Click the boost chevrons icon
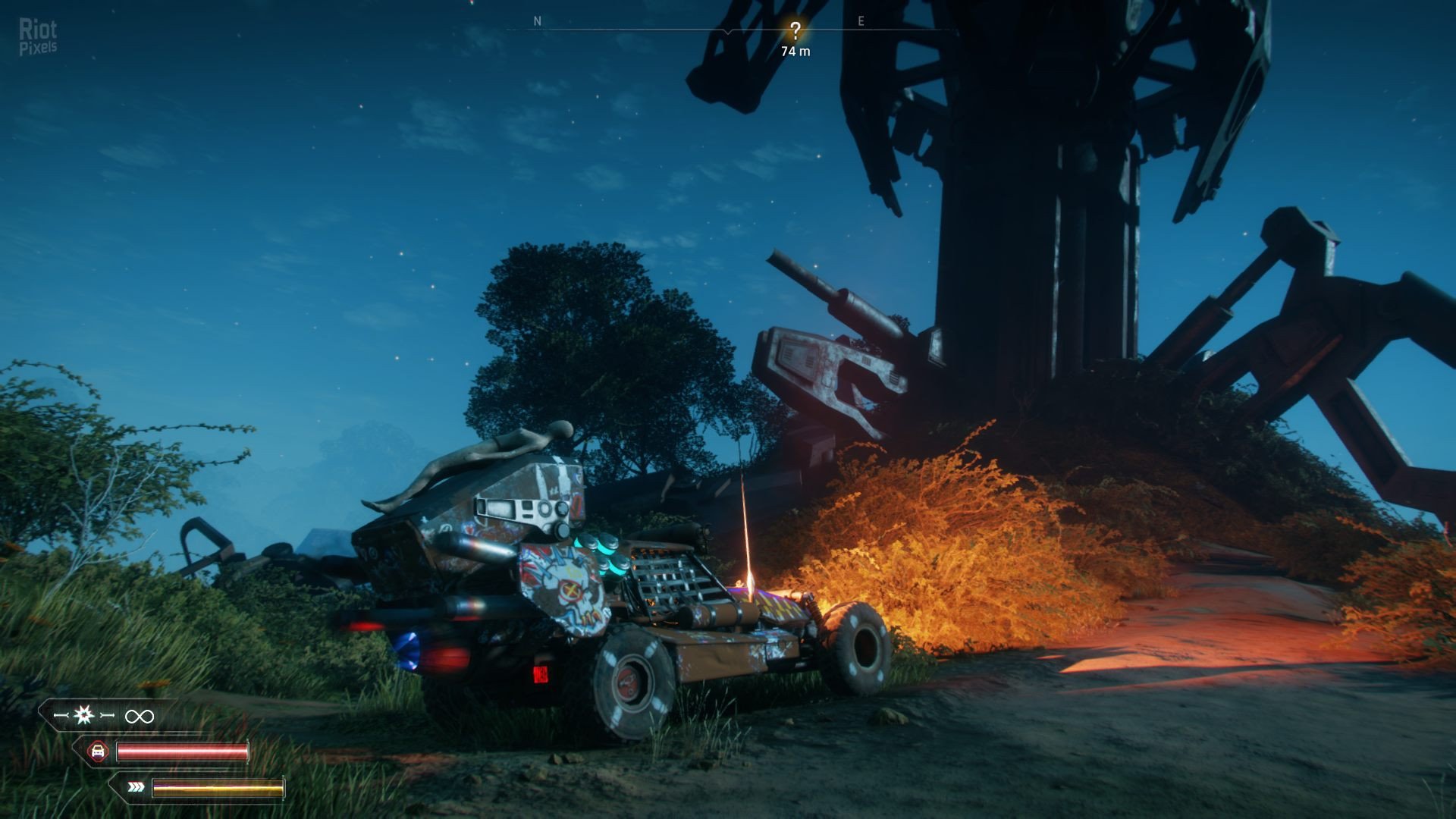The image size is (1456, 819). (136, 787)
